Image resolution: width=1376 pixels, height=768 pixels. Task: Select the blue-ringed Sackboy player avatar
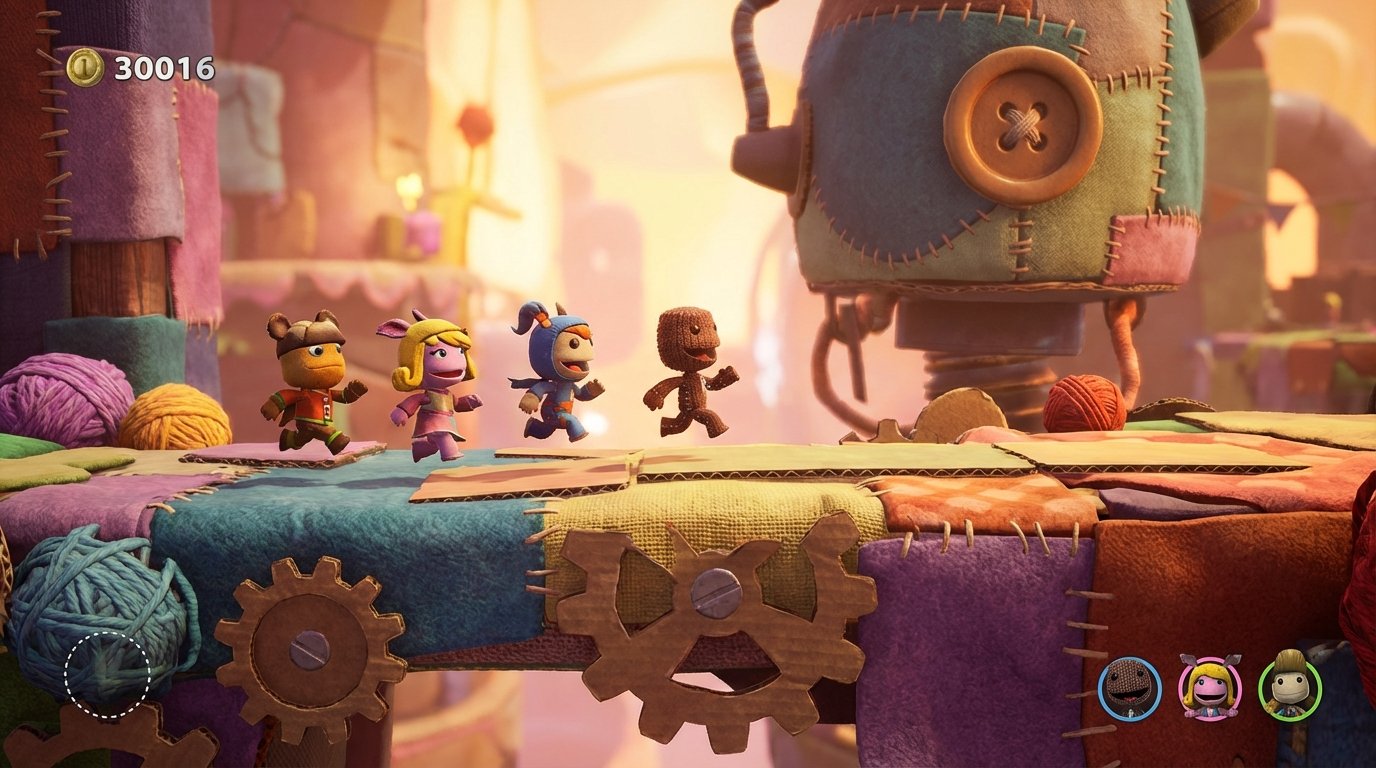tap(1126, 688)
